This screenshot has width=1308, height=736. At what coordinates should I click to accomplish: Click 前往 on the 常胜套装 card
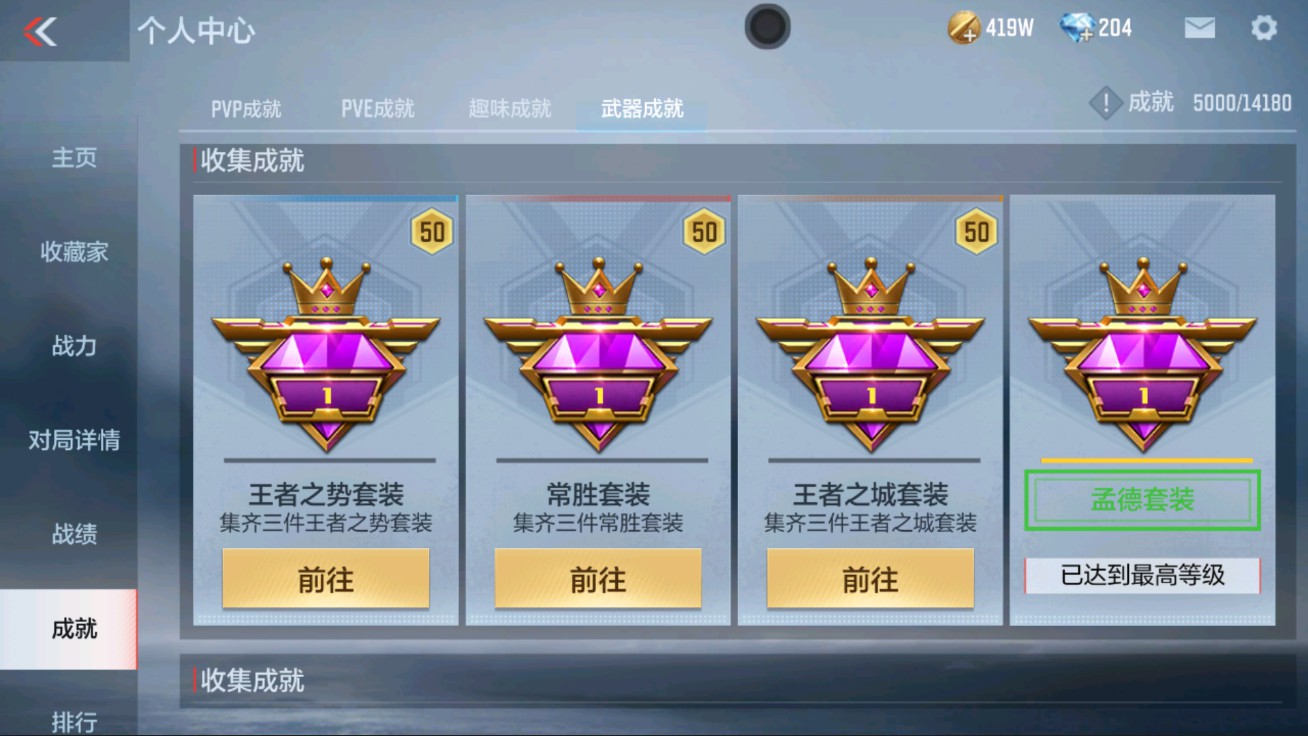coord(597,578)
